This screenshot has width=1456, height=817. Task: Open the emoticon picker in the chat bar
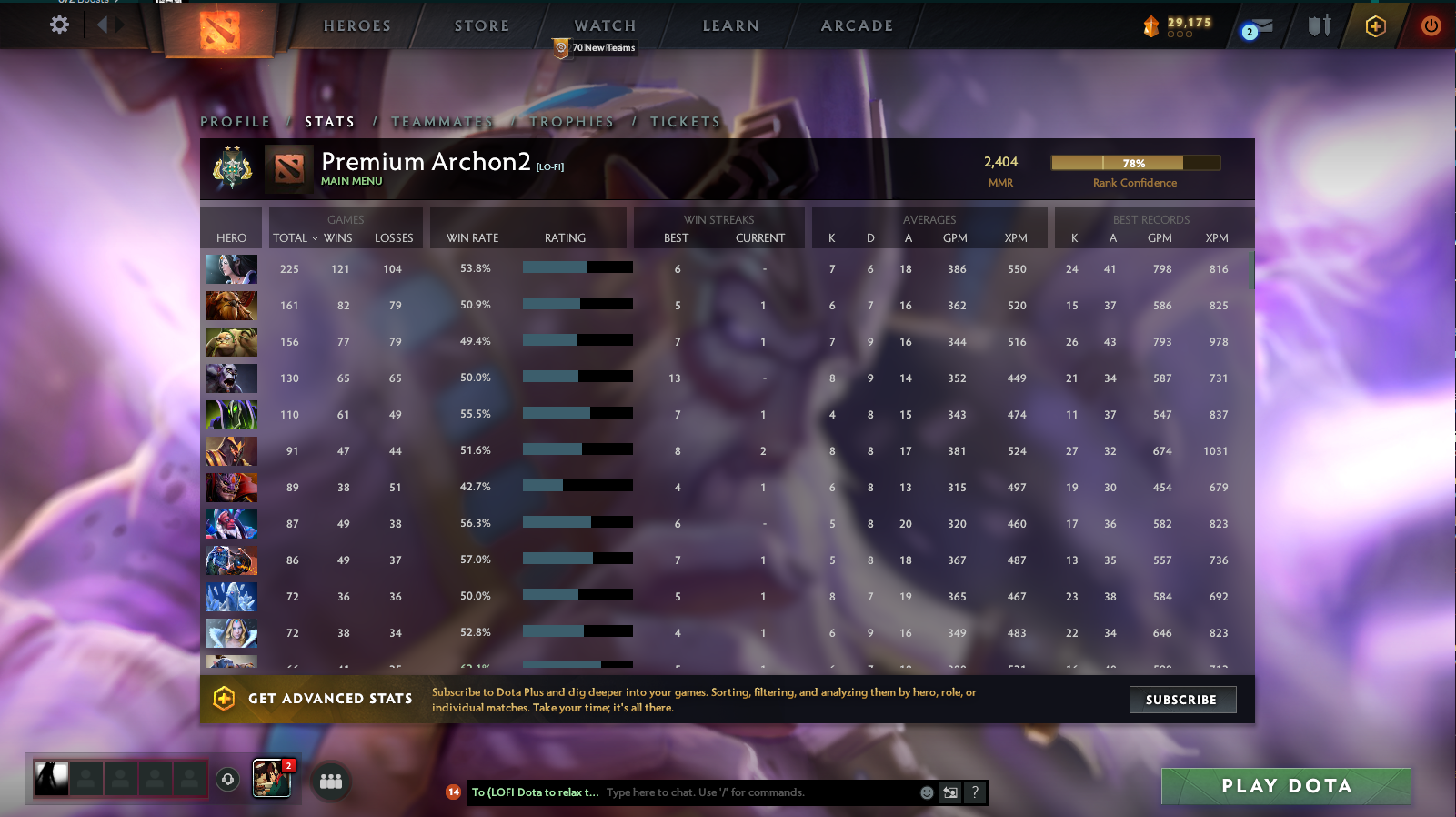pos(927,792)
